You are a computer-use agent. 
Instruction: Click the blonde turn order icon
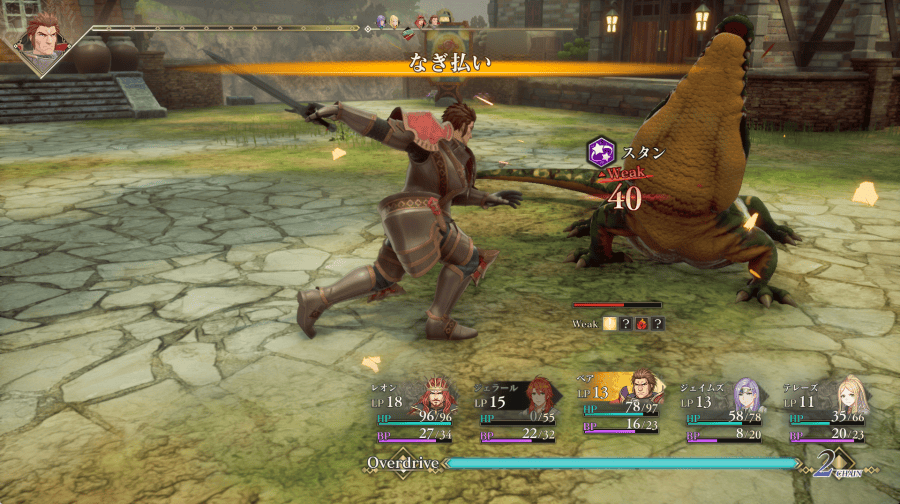pos(394,21)
